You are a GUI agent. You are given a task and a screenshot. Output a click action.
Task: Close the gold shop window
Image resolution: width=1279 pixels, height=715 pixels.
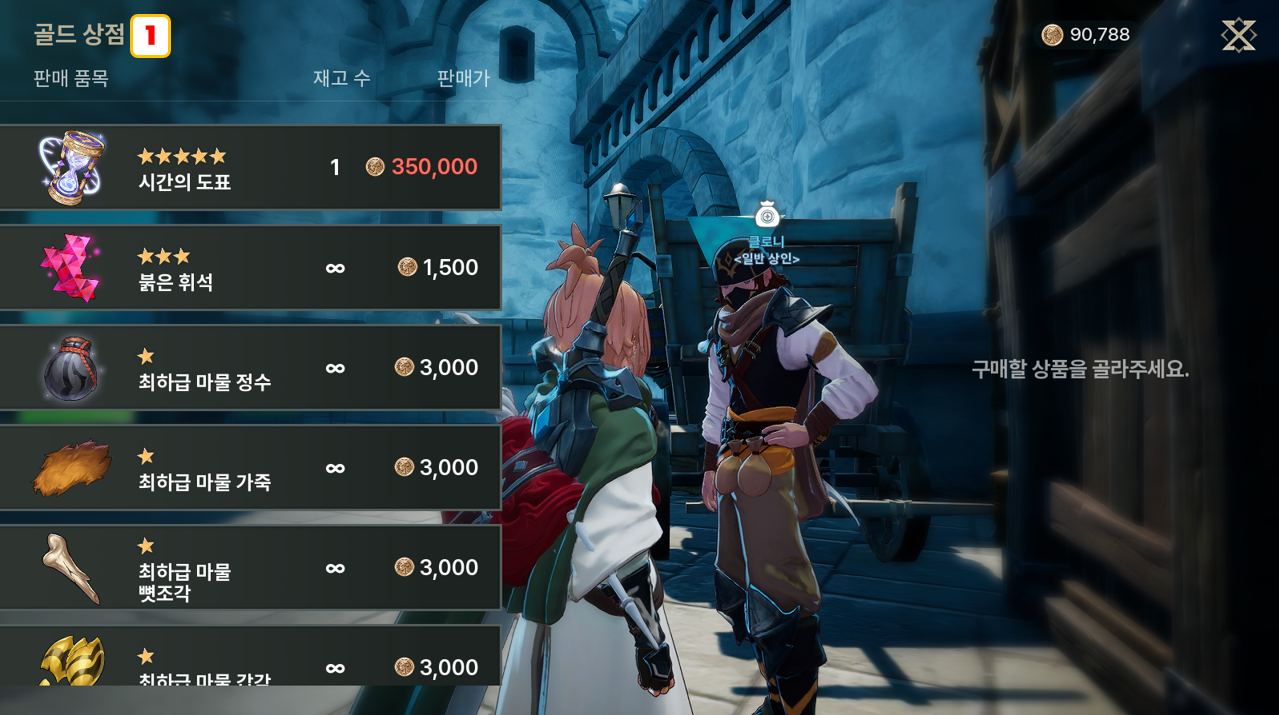(x=1238, y=36)
